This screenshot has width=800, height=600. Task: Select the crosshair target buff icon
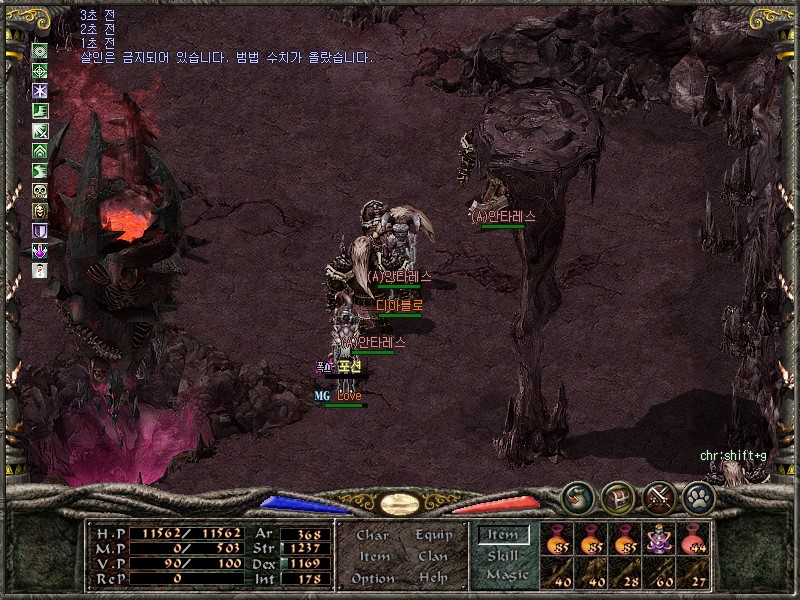[x=40, y=71]
